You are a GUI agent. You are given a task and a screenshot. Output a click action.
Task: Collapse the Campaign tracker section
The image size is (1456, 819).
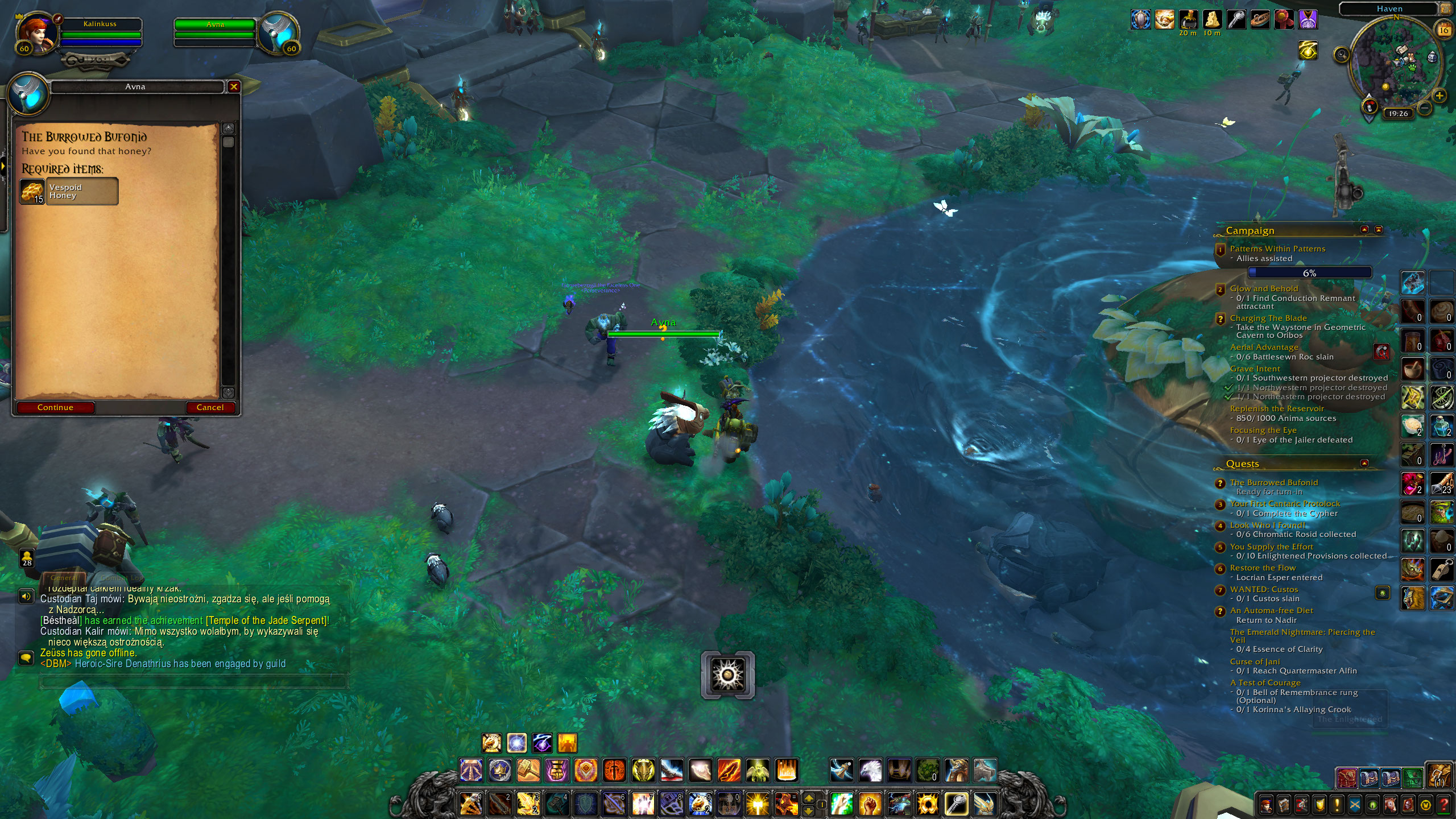(x=1364, y=230)
